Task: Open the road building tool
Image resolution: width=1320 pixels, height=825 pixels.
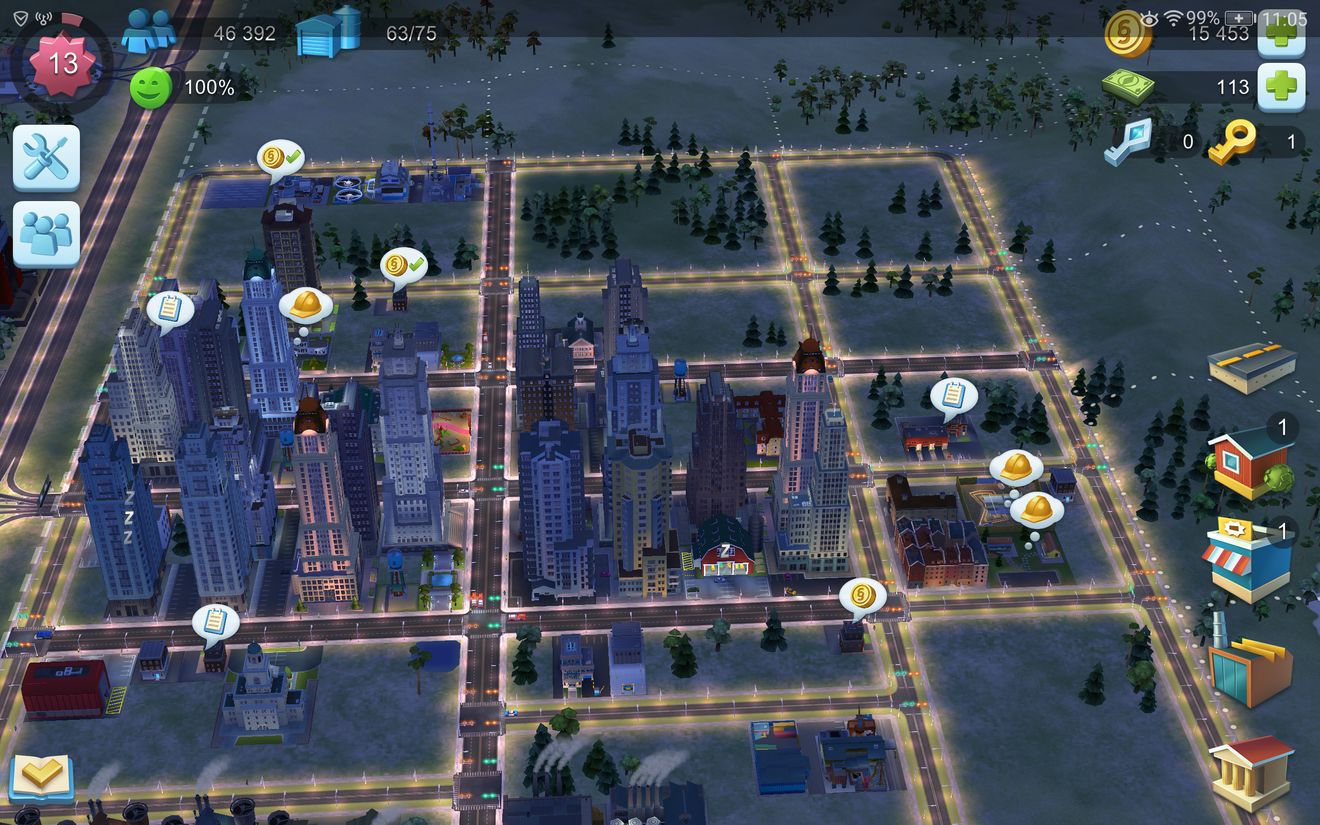Action: [x=1251, y=367]
